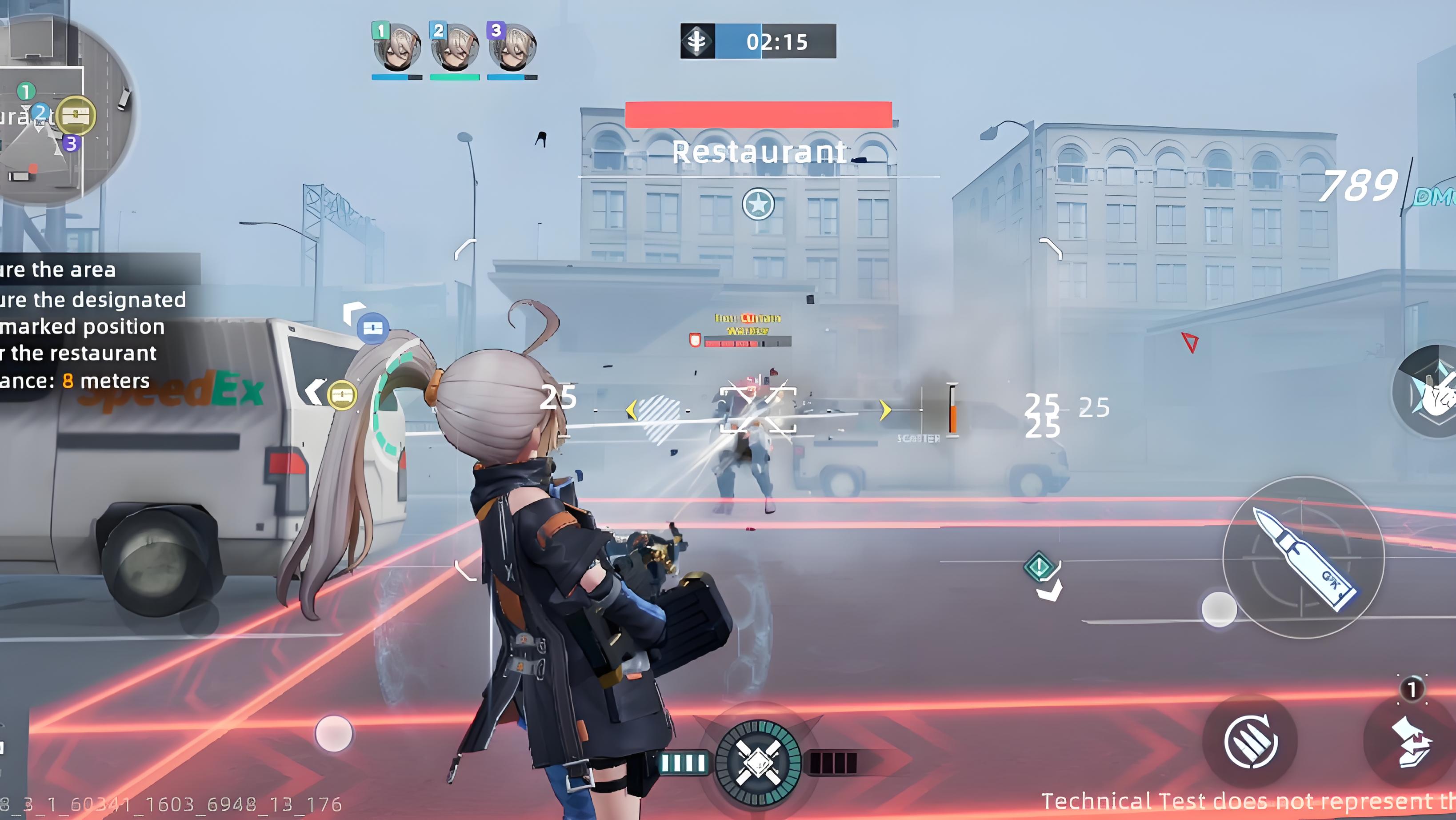Reload weapon with the ammo reload button

1250,741
